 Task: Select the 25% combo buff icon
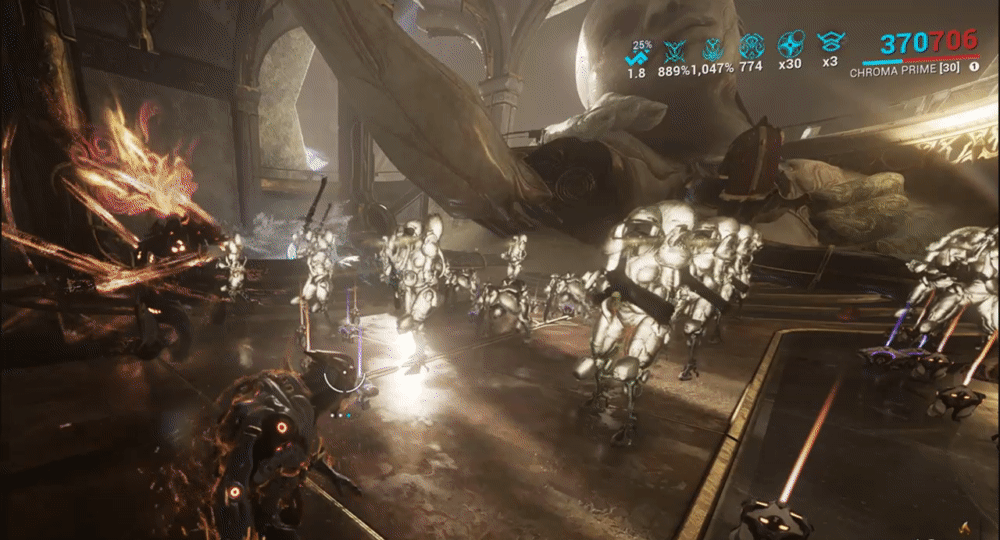click(x=636, y=56)
